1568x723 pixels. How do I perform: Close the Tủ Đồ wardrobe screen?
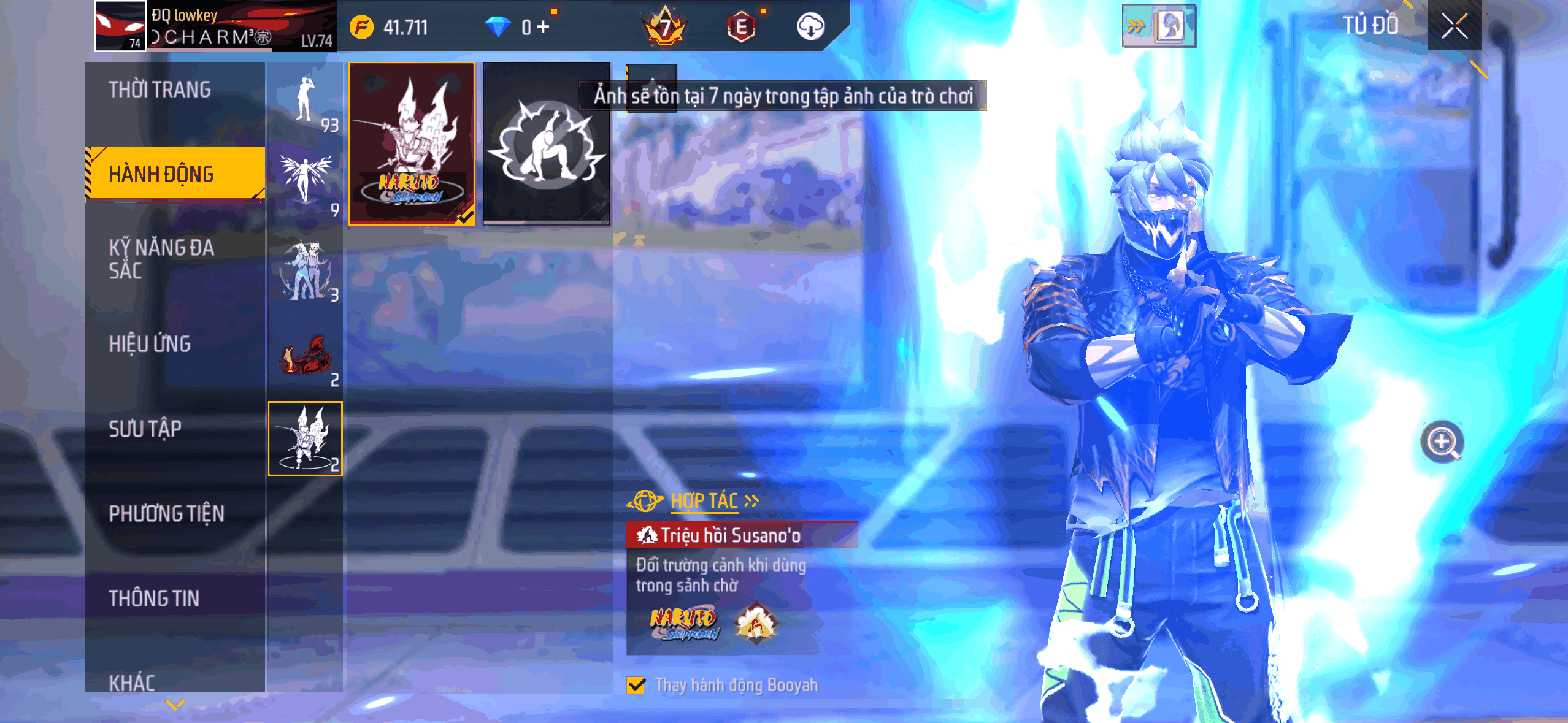[1454, 26]
